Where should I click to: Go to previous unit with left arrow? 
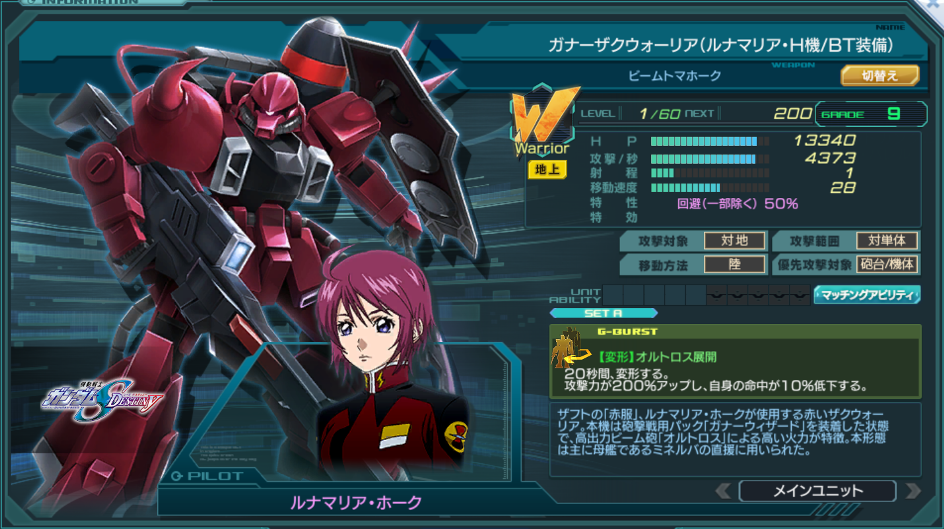click(723, 491)
